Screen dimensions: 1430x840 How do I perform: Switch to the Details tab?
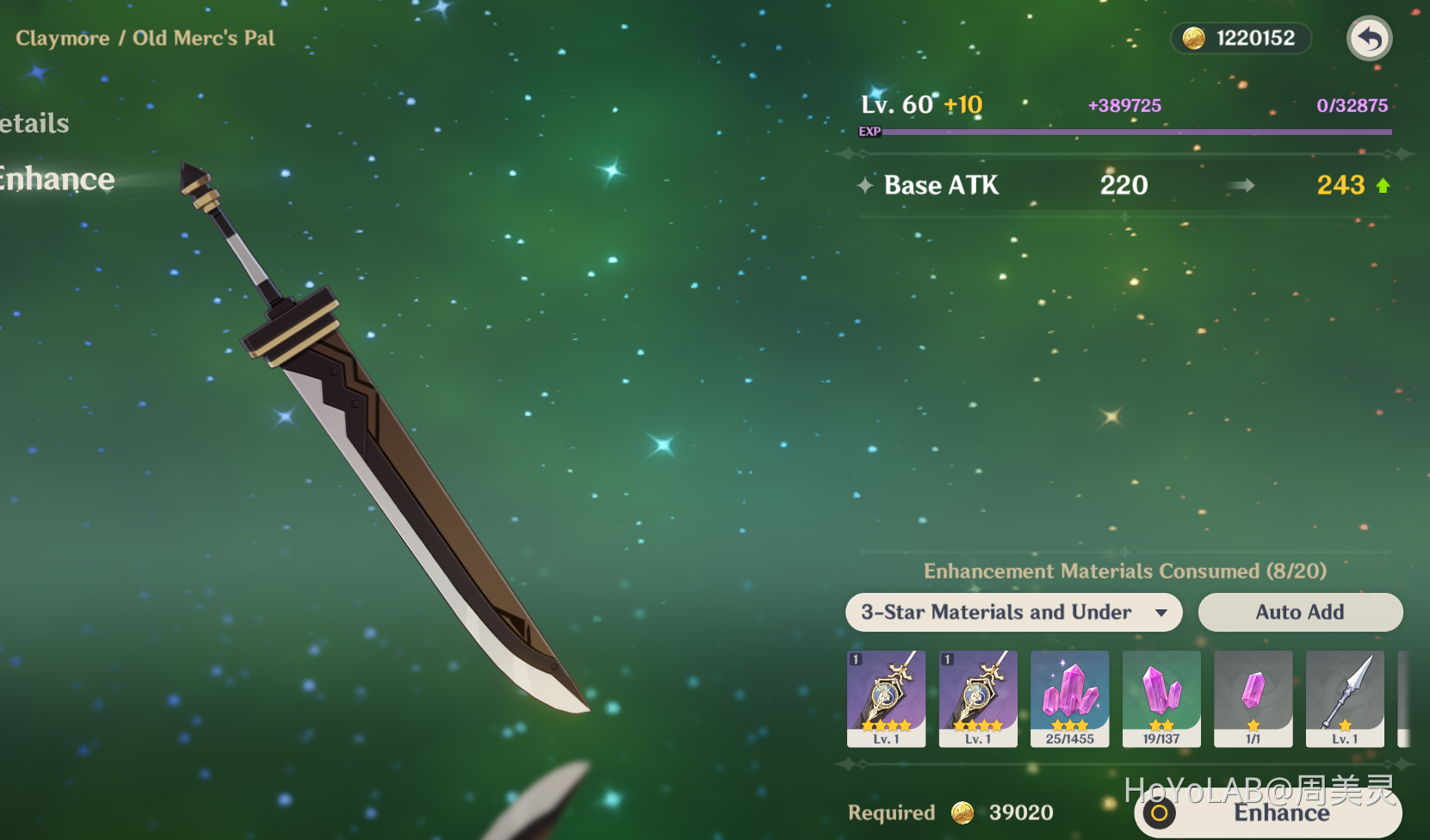[34, 123]
